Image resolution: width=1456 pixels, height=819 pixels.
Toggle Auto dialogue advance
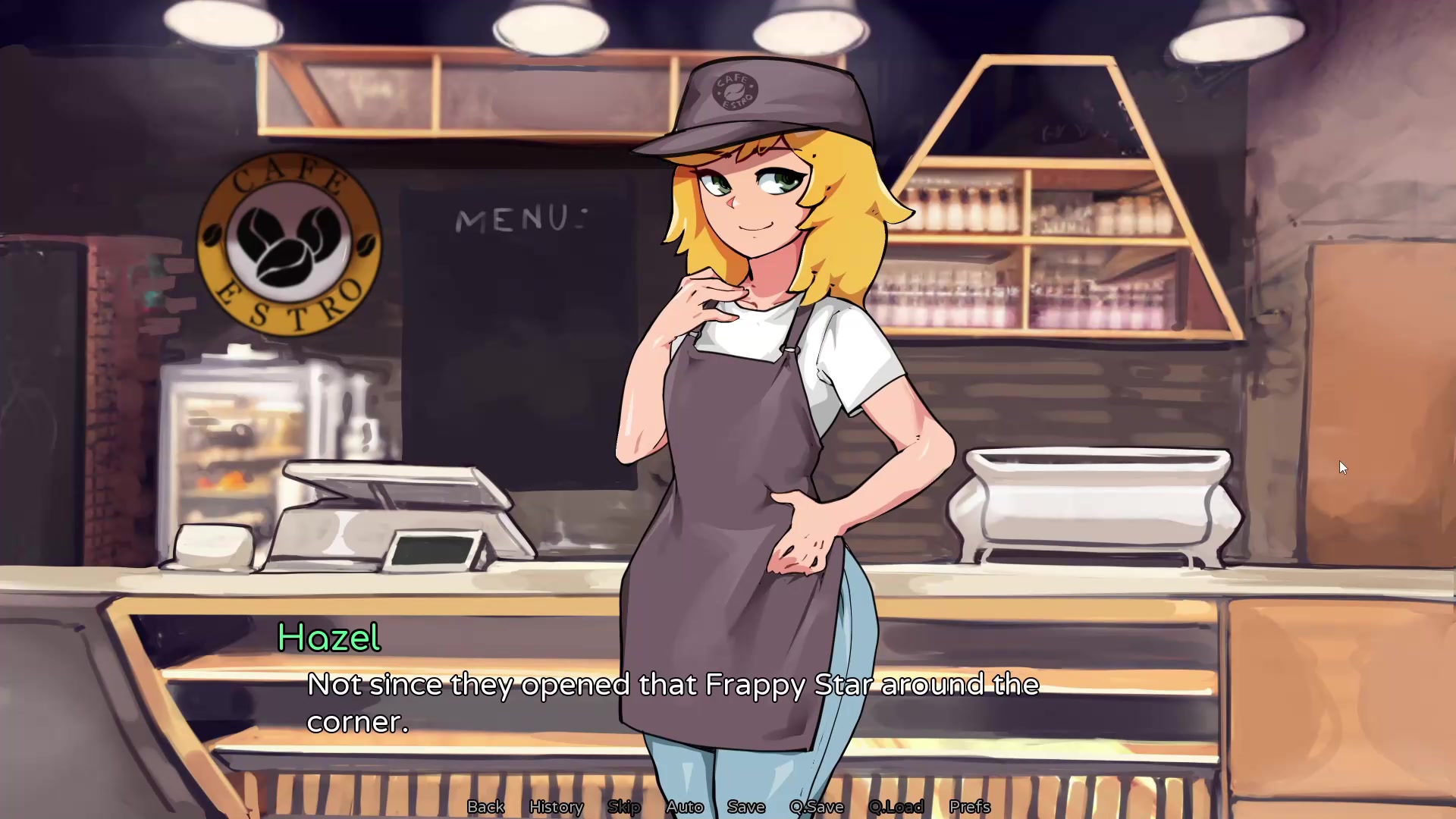point(685,807)
